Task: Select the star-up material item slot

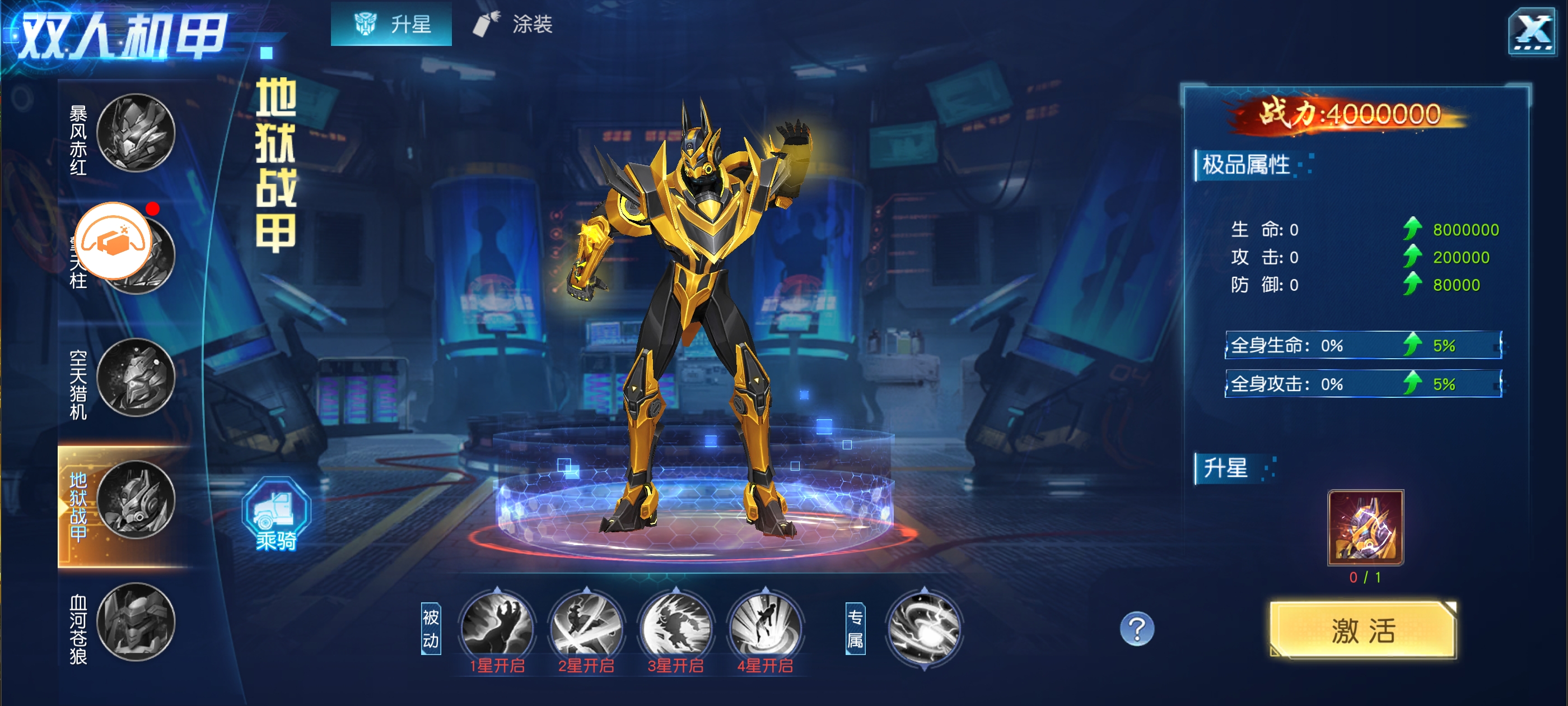Action: pos(1365,527)
